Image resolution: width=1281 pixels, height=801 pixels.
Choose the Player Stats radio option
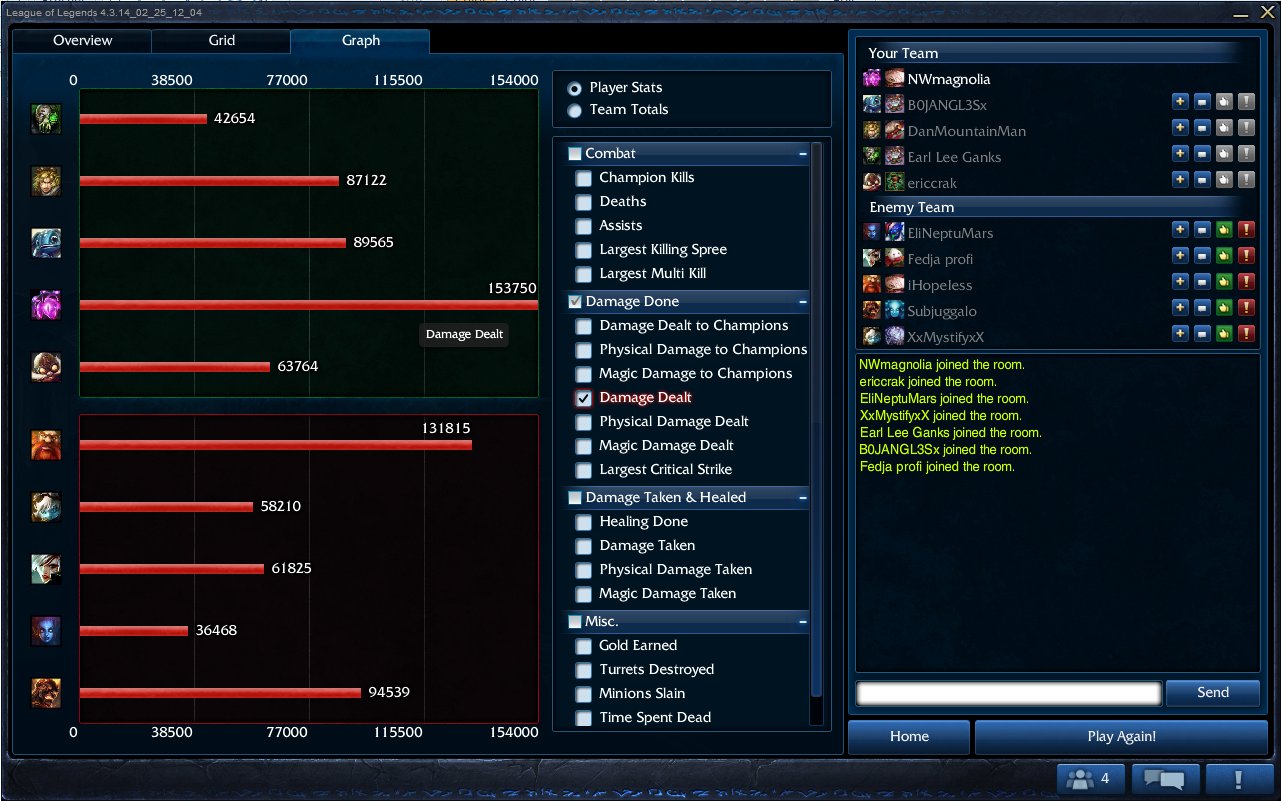click(x=574, y=88)
